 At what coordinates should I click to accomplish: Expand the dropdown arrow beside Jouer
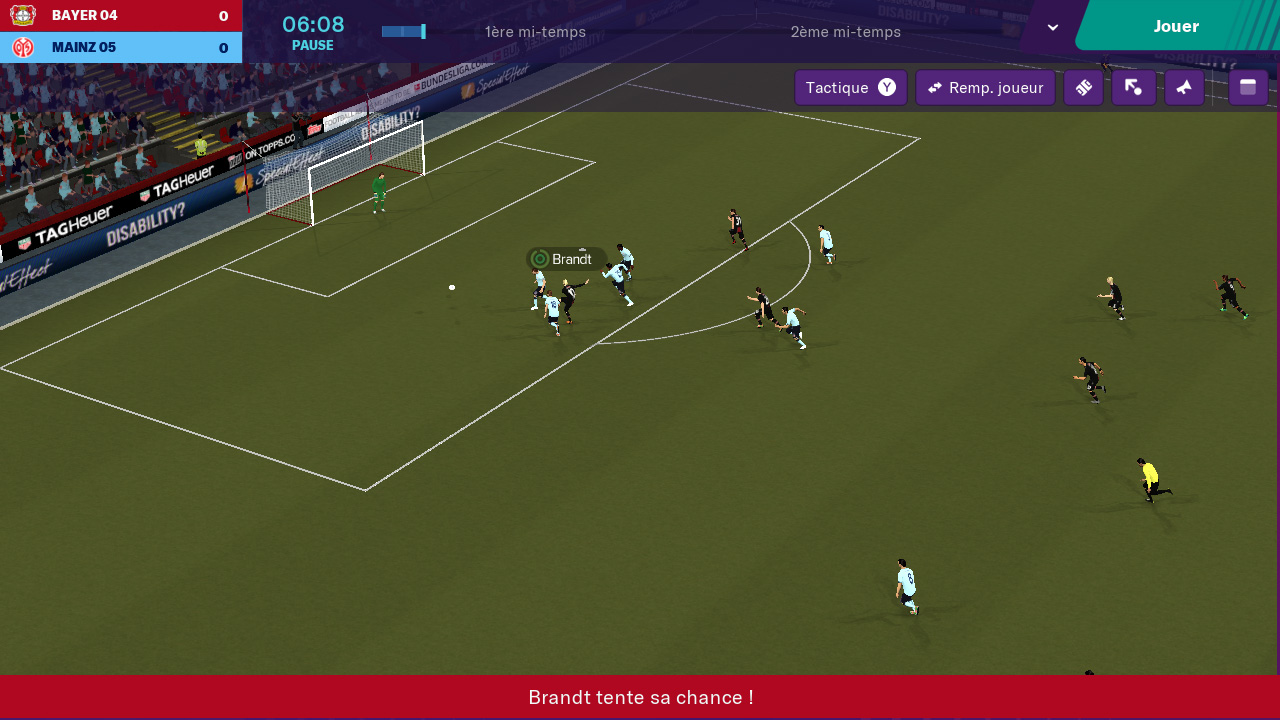tap(1053, 27)
